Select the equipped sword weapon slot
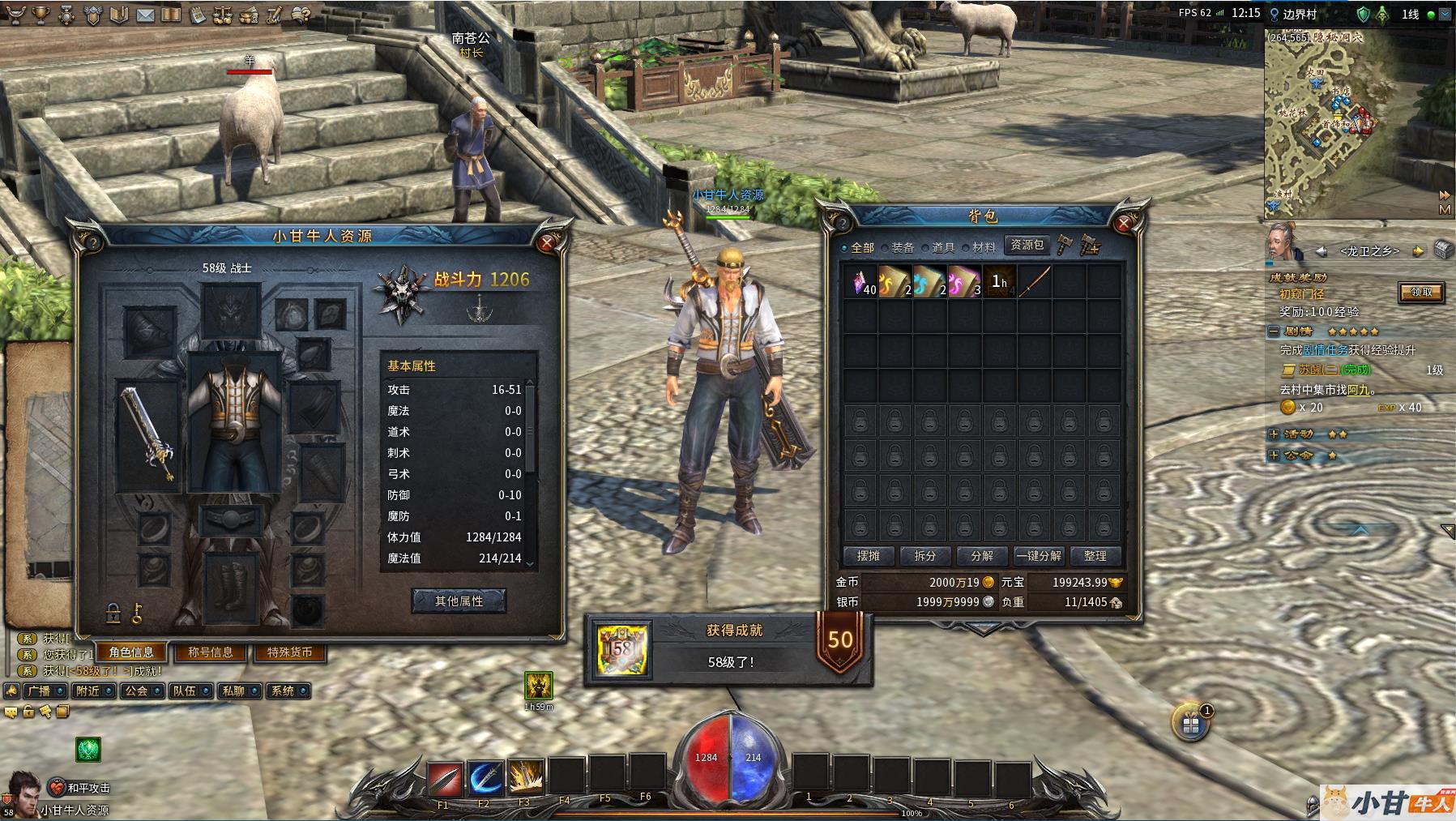The width and height of the screenshot is (1456, 821). pyautogui.click(x=148, y=435)
